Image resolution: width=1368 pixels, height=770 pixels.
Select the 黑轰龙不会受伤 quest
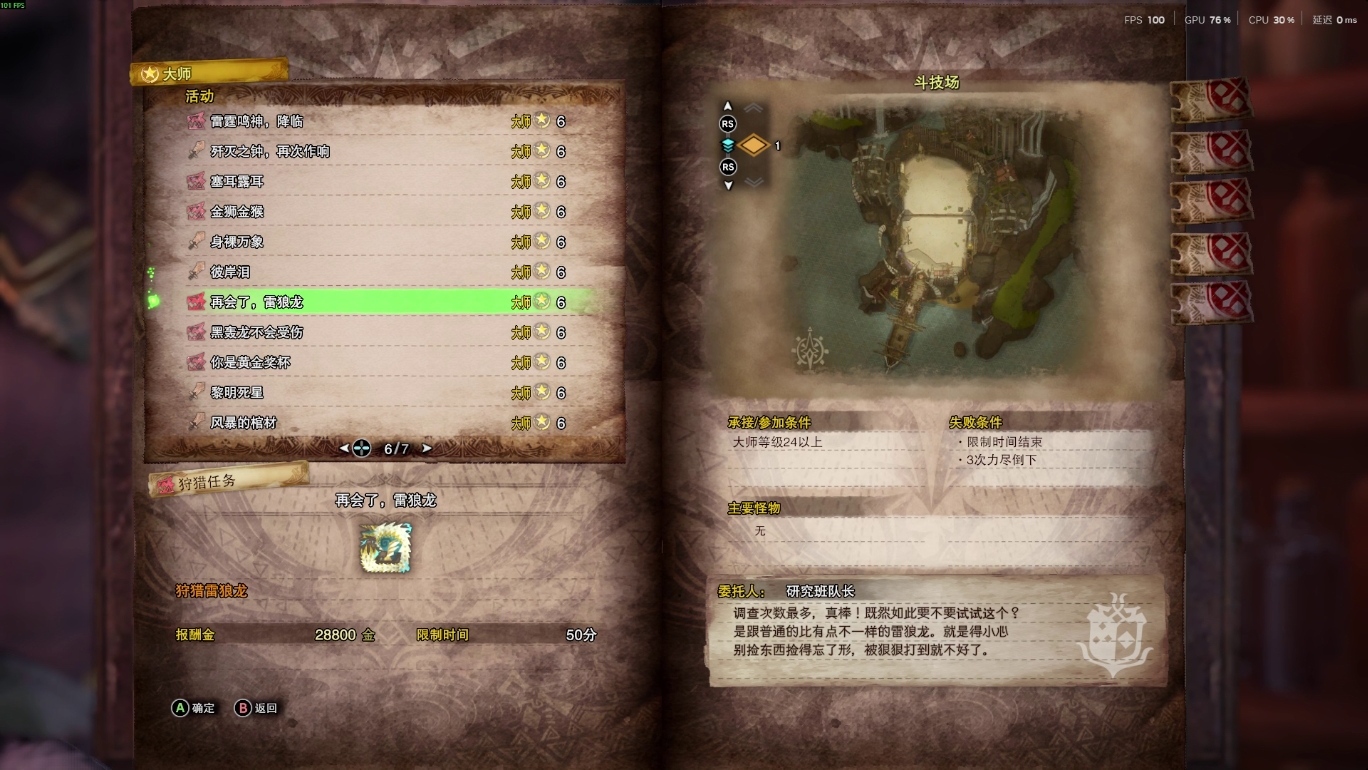(257, 332)
